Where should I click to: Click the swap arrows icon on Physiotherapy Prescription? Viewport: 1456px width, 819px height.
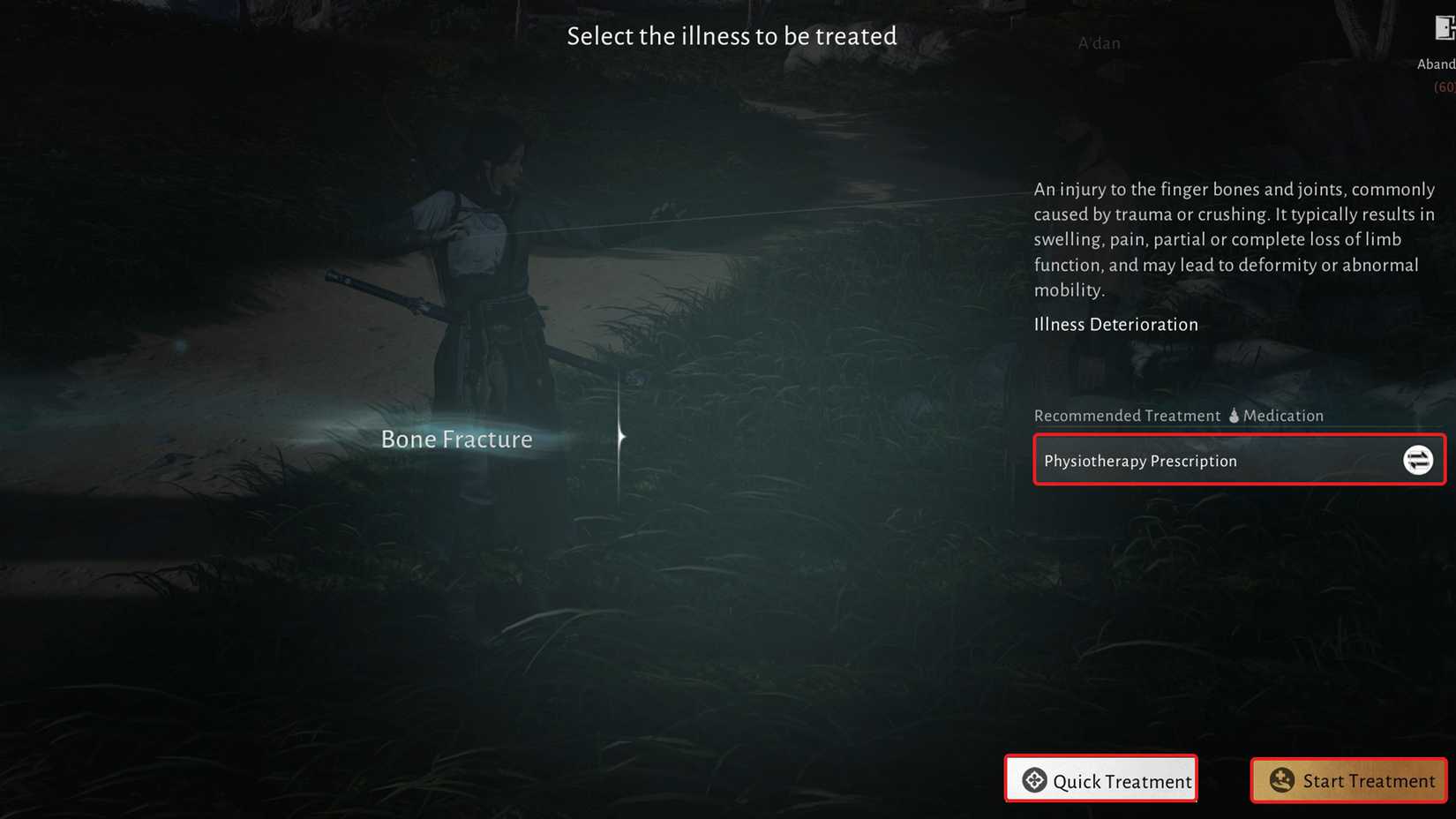coord(1417,460)
